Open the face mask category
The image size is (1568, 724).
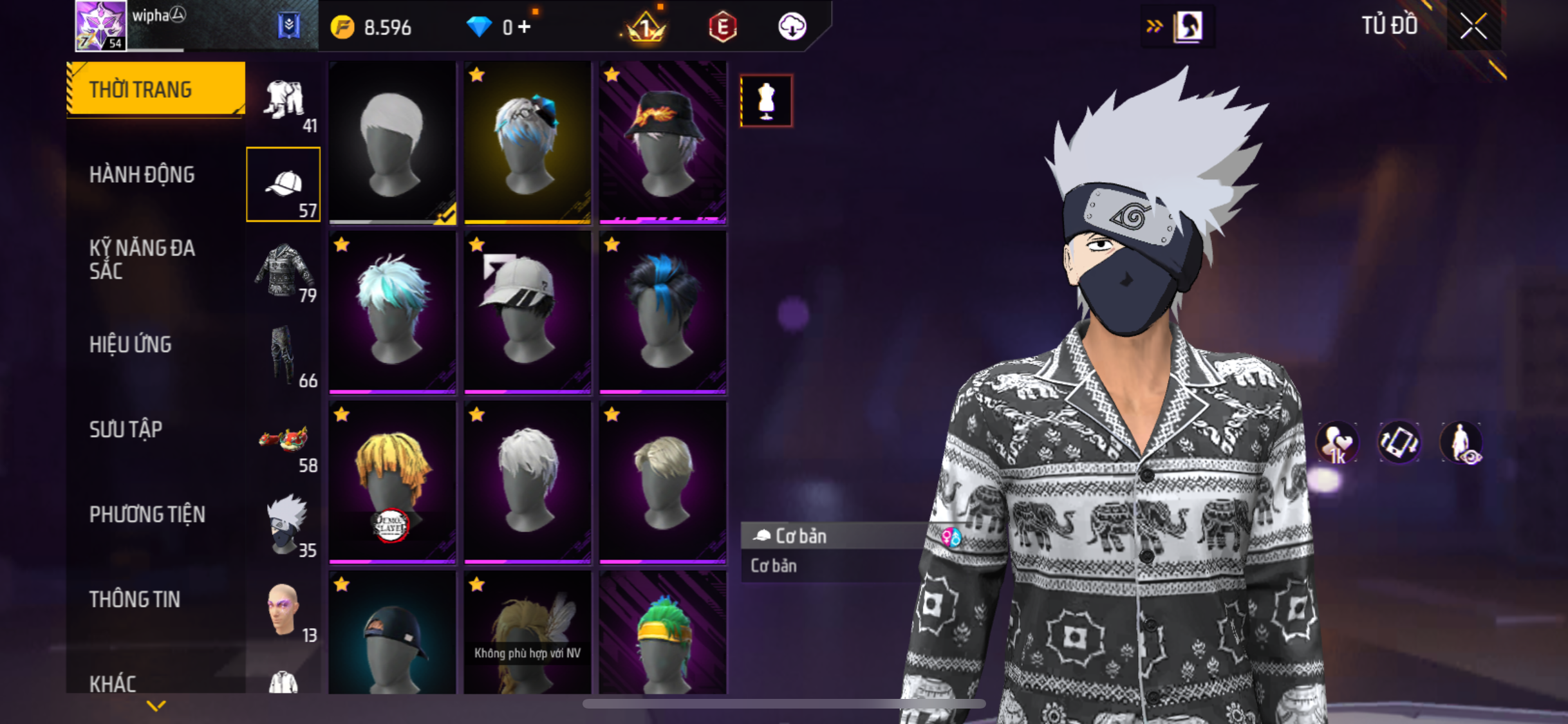[x=284, y=526]
